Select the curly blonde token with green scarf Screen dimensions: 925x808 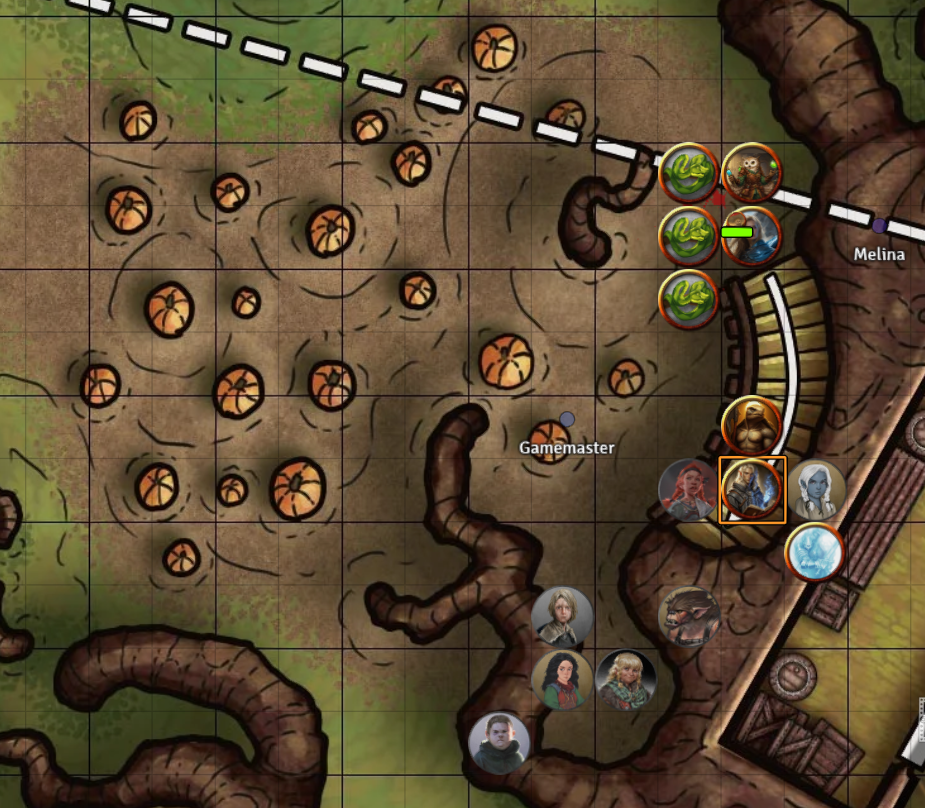click(626, 679)
